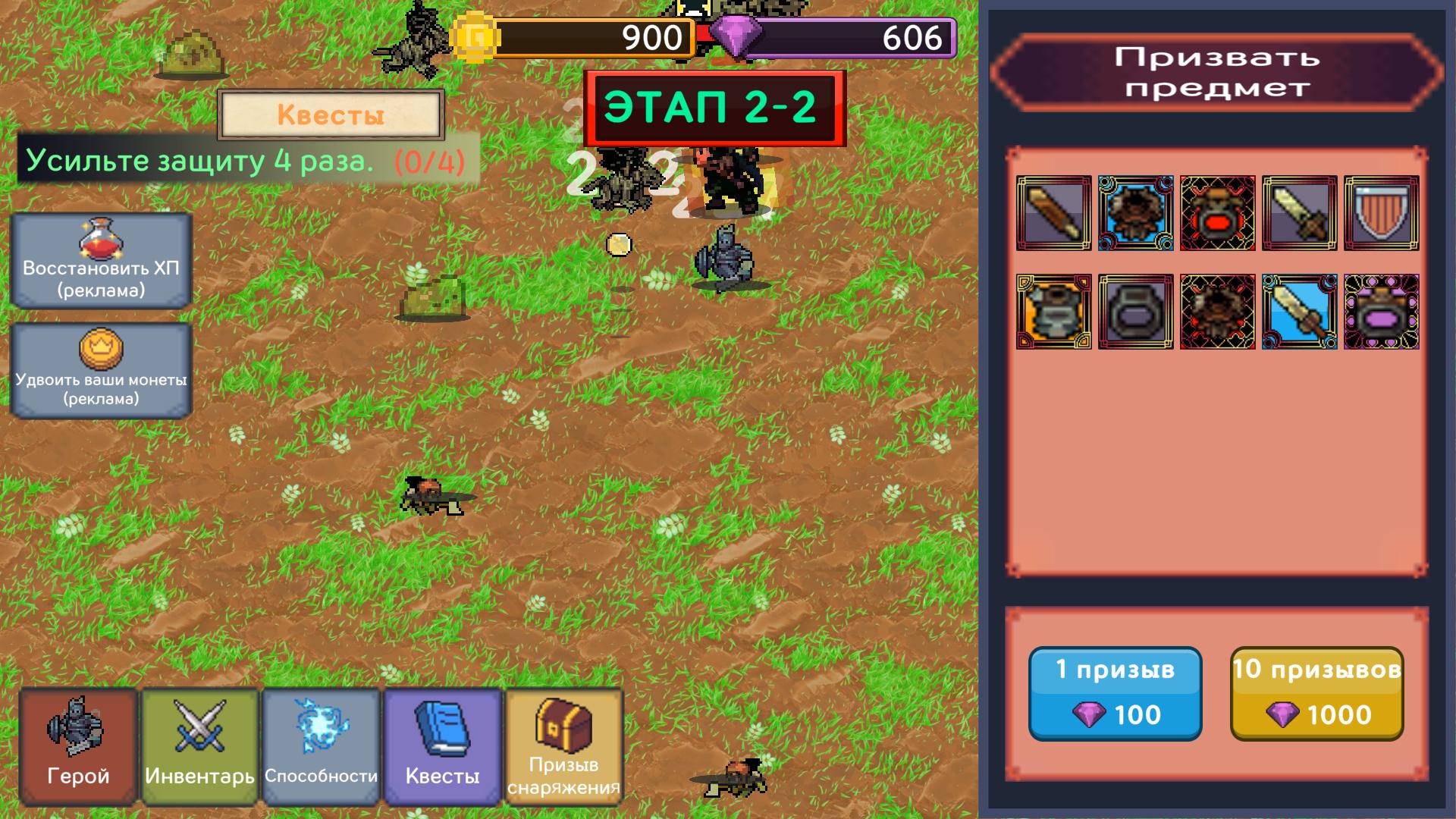Switch to the Инвентарь tab
Viewport: 1456px width, 819px height.
(x=199, y=747)
